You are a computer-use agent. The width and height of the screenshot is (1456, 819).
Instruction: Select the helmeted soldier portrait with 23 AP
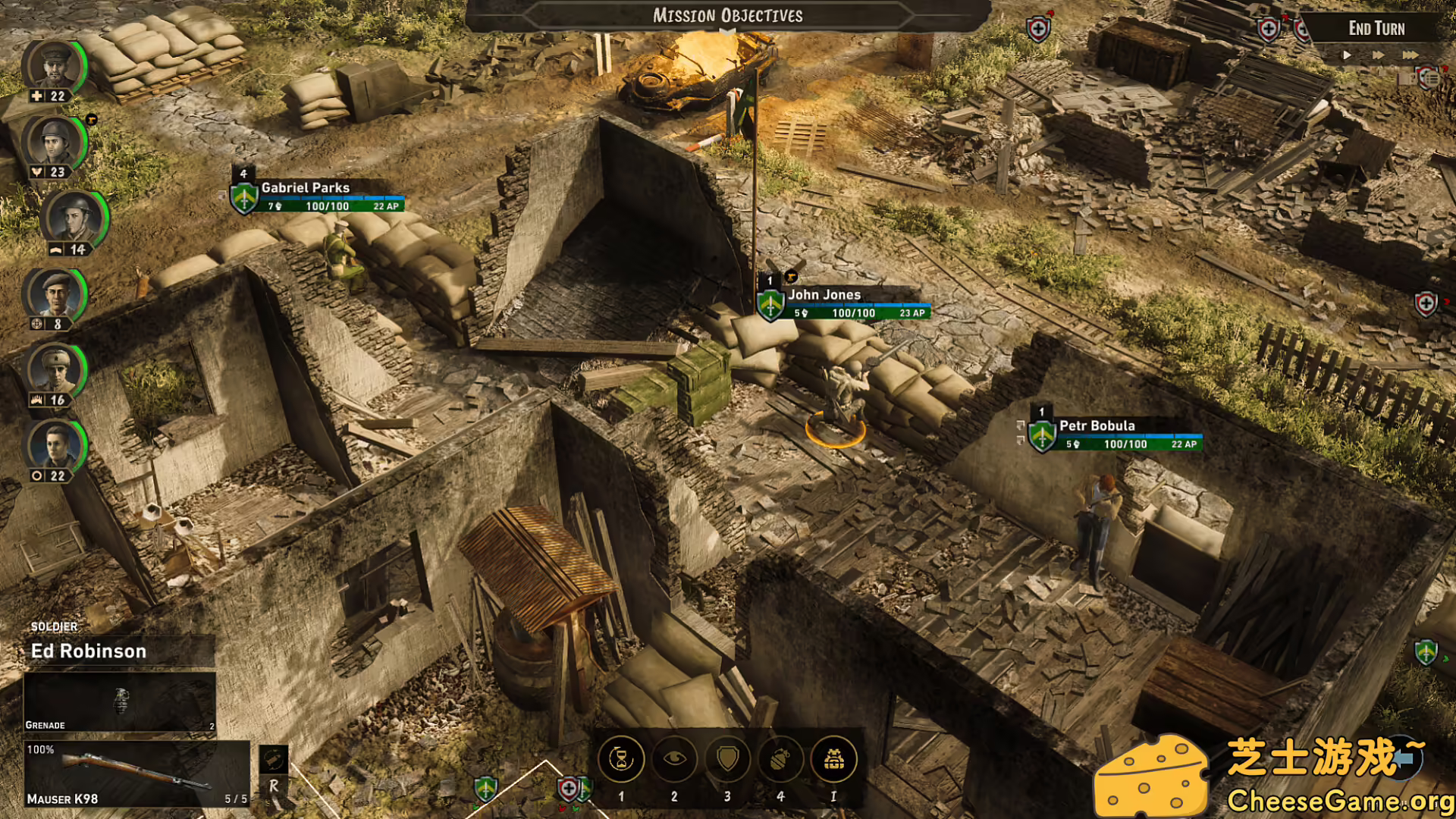point(55,143)
